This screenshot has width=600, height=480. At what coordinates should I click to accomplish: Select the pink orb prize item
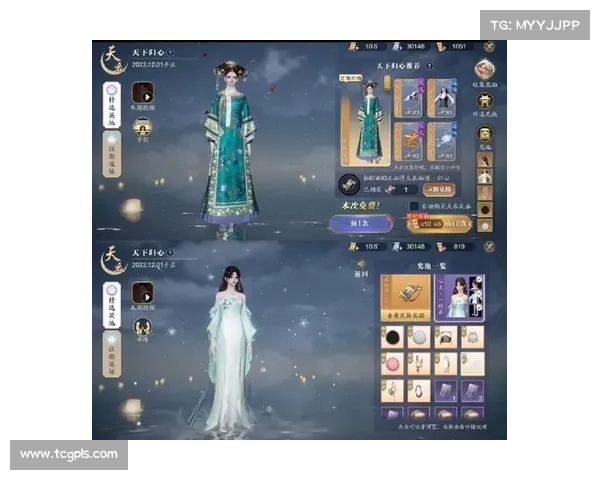tap(393, 363)
